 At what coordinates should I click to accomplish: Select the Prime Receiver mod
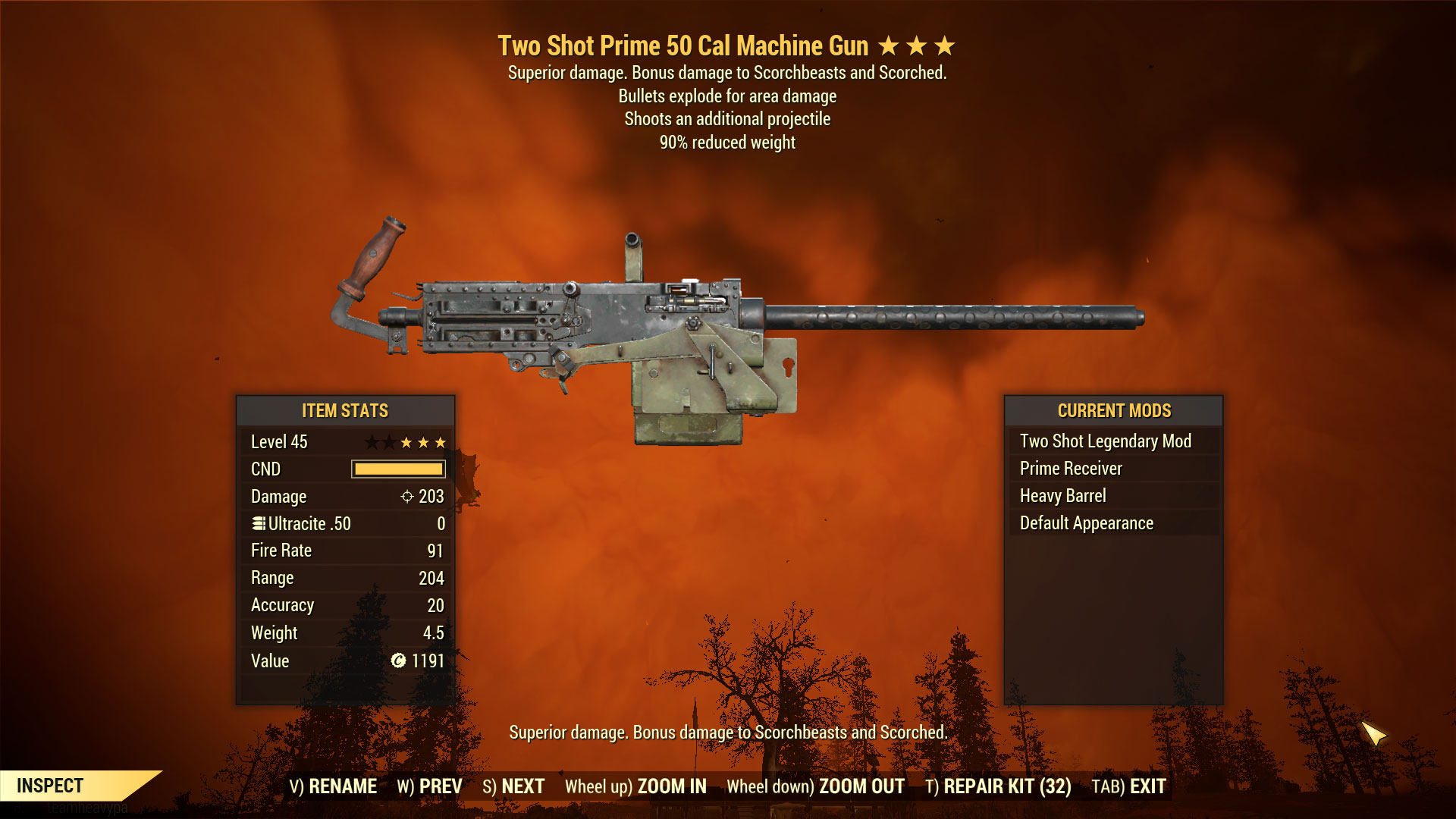[x=1071, y=468]
